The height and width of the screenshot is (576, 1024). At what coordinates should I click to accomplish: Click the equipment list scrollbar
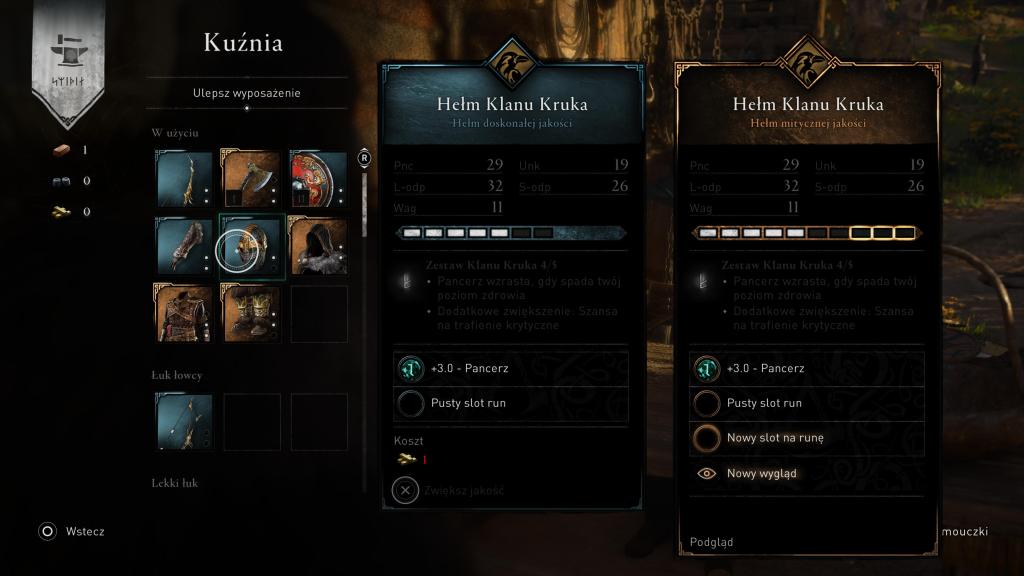pos(365,200)
